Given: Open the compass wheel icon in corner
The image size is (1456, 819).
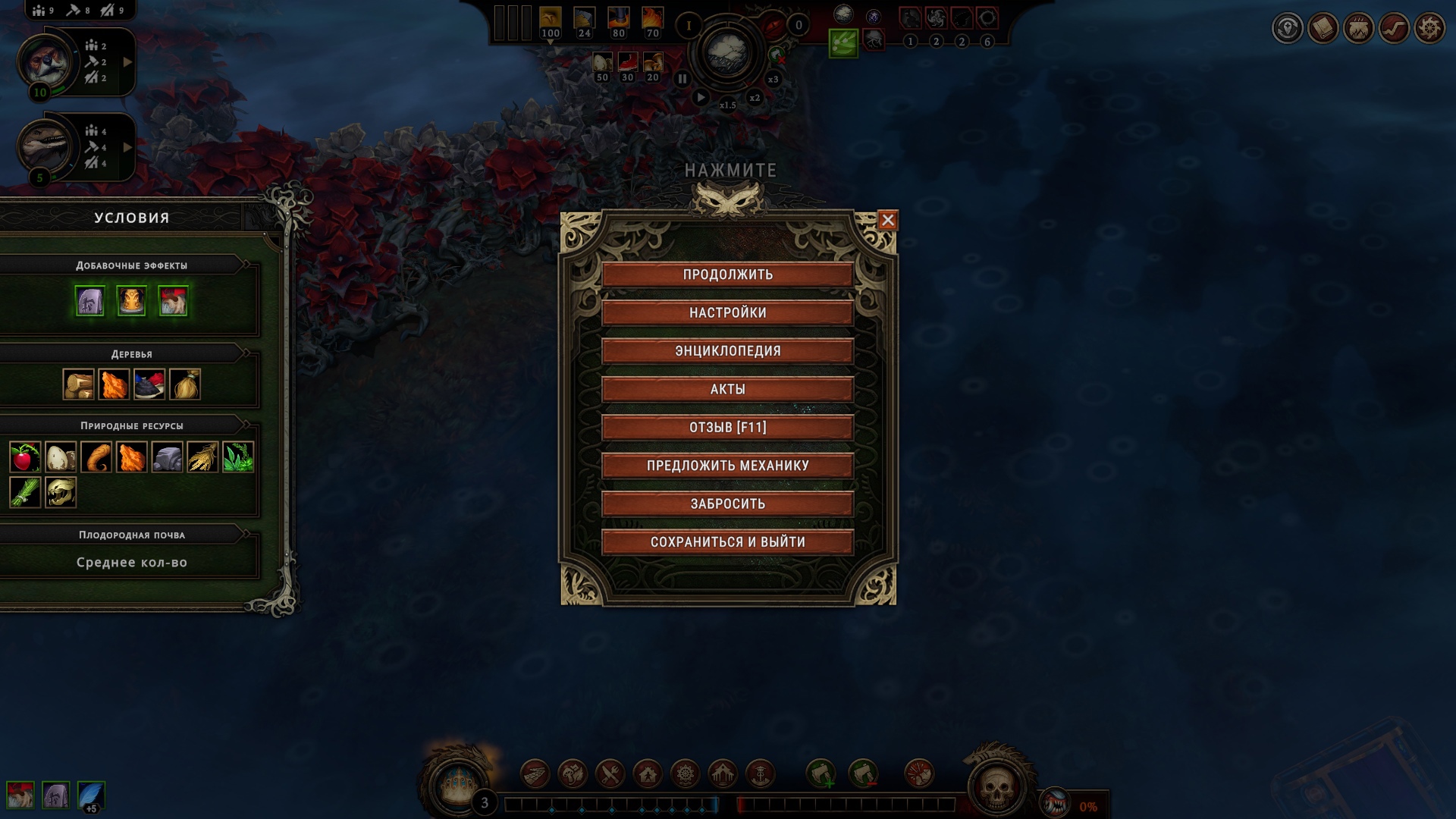Looking at the screenshot, I should coord(1429,29).
